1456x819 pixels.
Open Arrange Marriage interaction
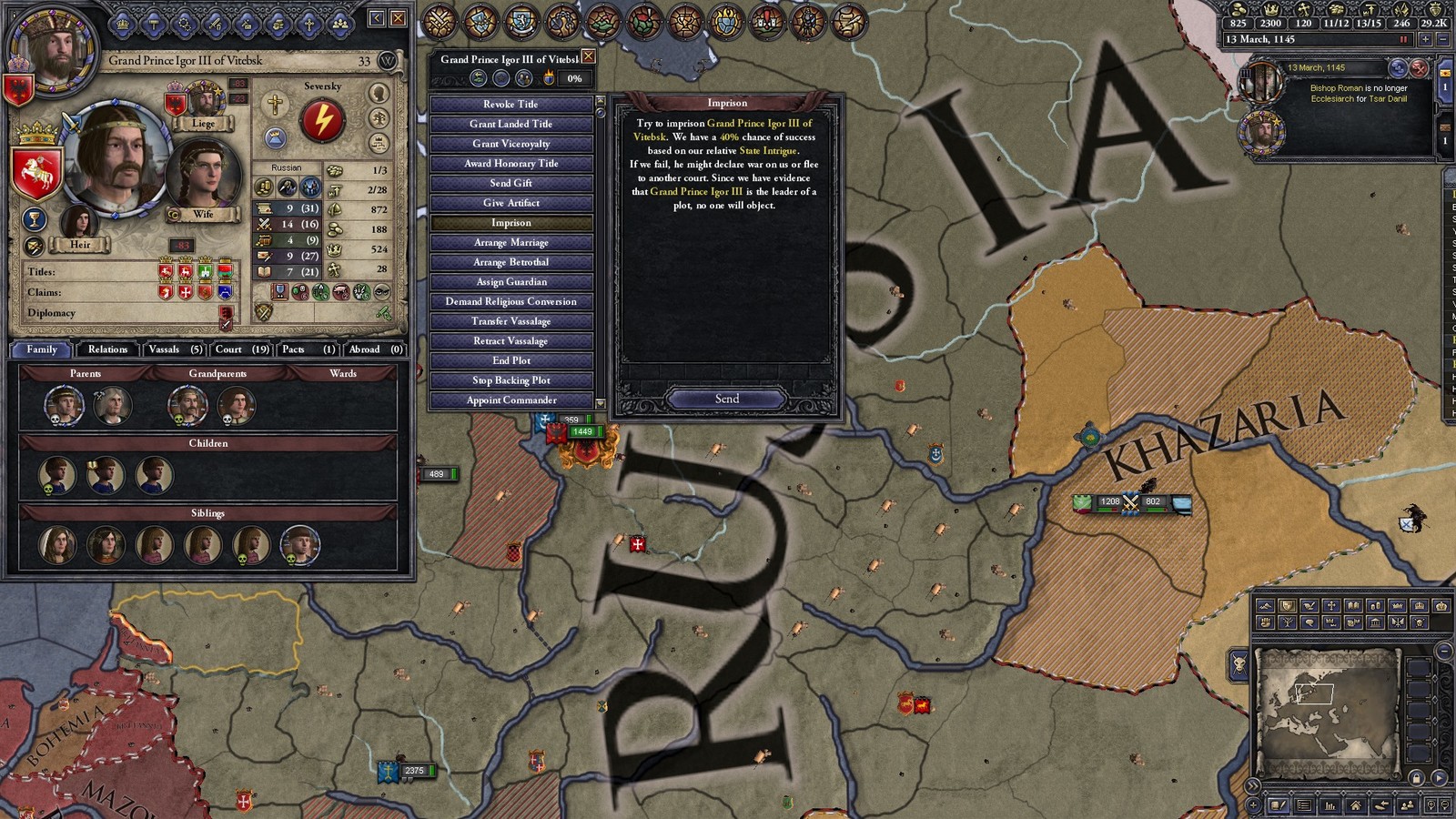pyautogui.click(x=511, y=242)
